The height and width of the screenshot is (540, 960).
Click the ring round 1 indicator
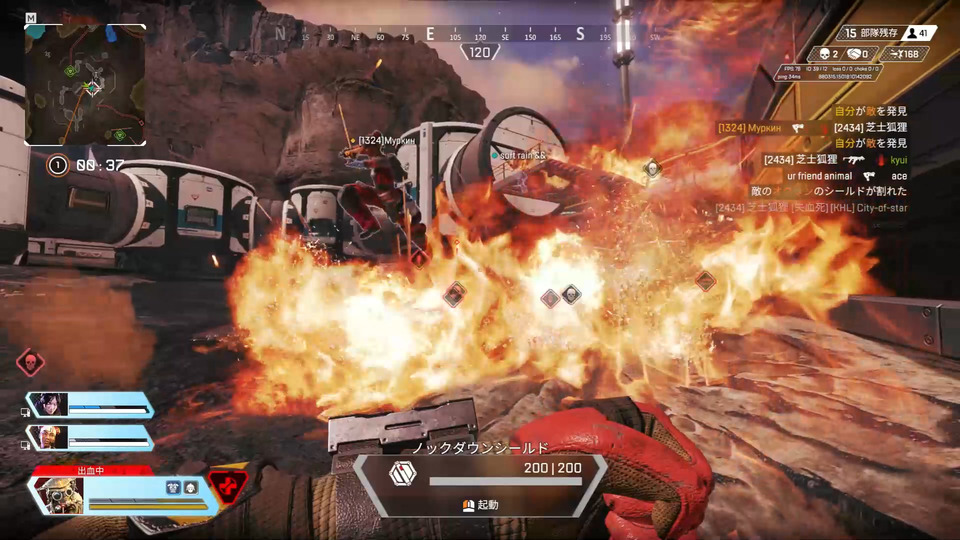[x=58, y=166]
